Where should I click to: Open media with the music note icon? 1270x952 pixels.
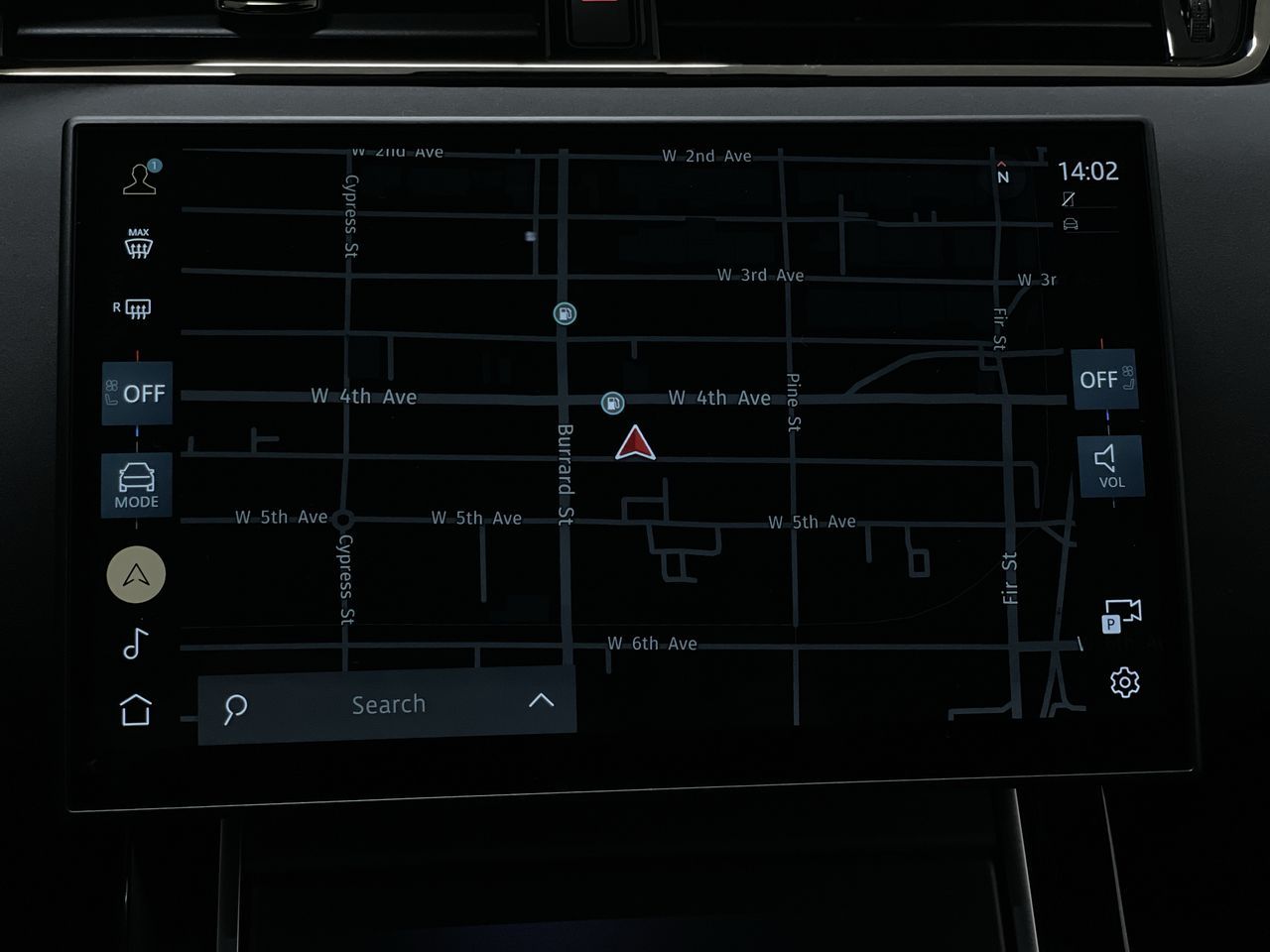click(136, 645)
